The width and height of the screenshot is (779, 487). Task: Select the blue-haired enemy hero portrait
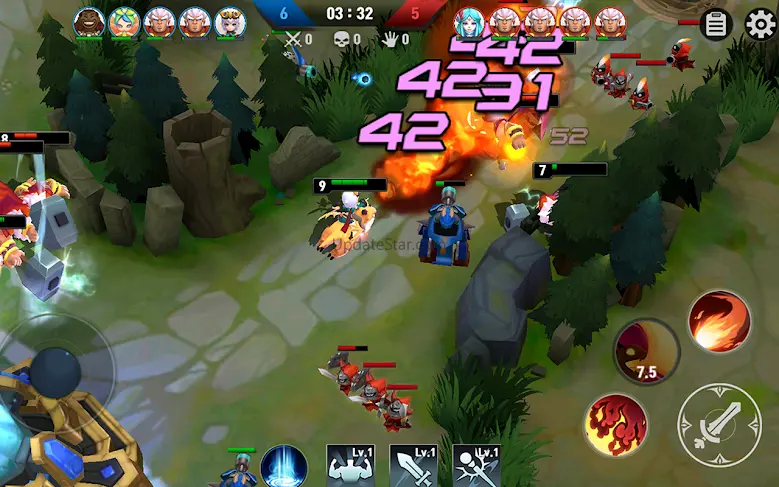(x=470, y=21)
